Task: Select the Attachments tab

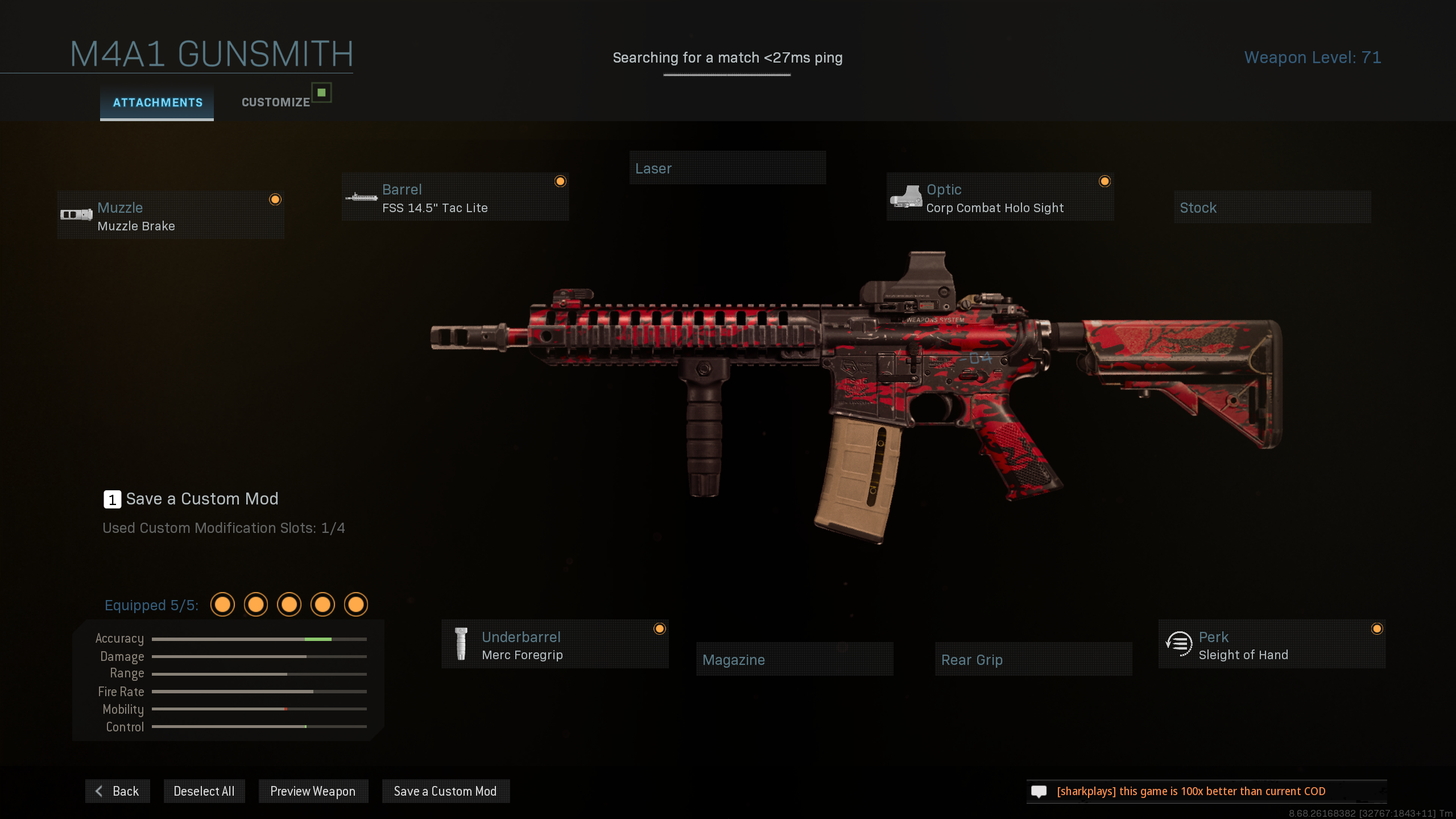Action: pyautogui.click(x=156, y=103)
